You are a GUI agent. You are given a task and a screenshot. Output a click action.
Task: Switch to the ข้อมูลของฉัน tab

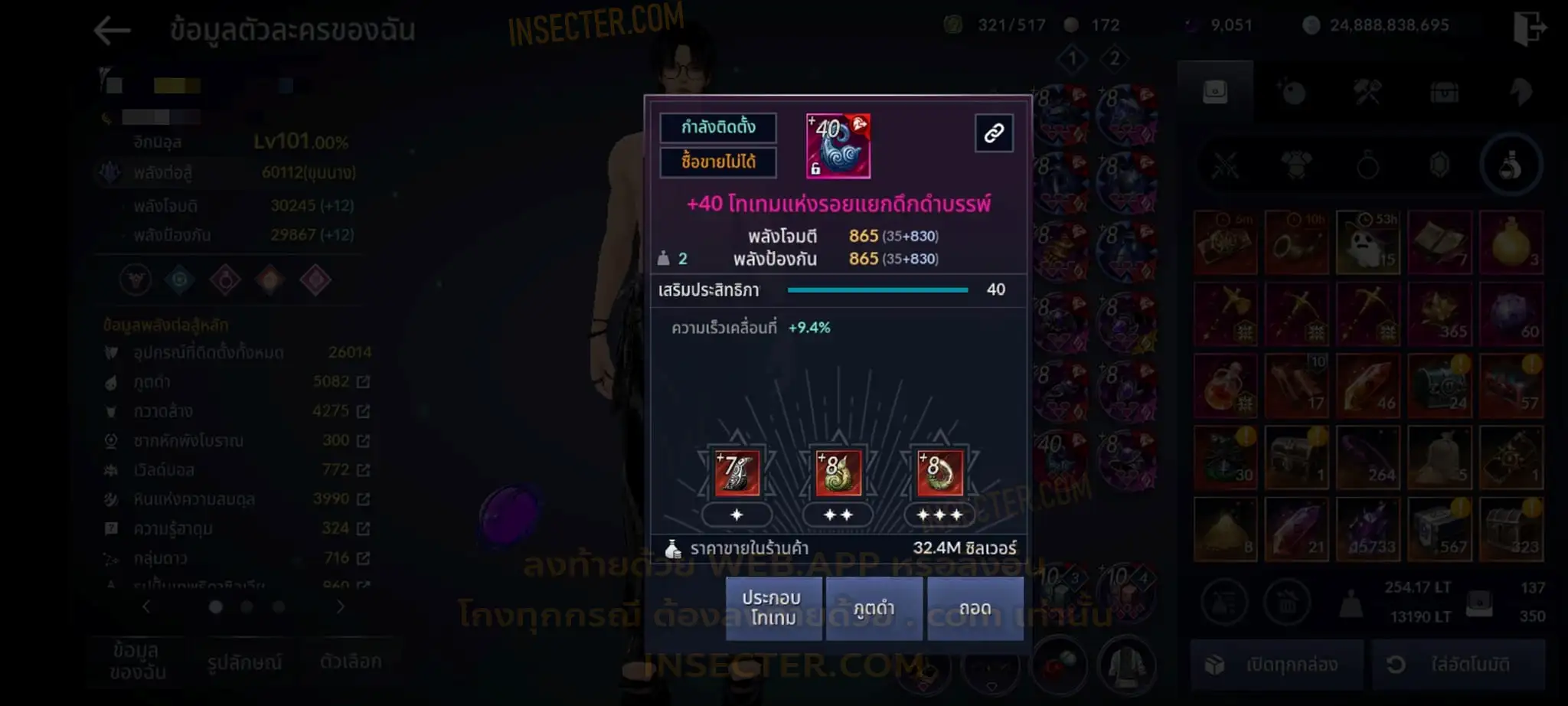(137, 661)
